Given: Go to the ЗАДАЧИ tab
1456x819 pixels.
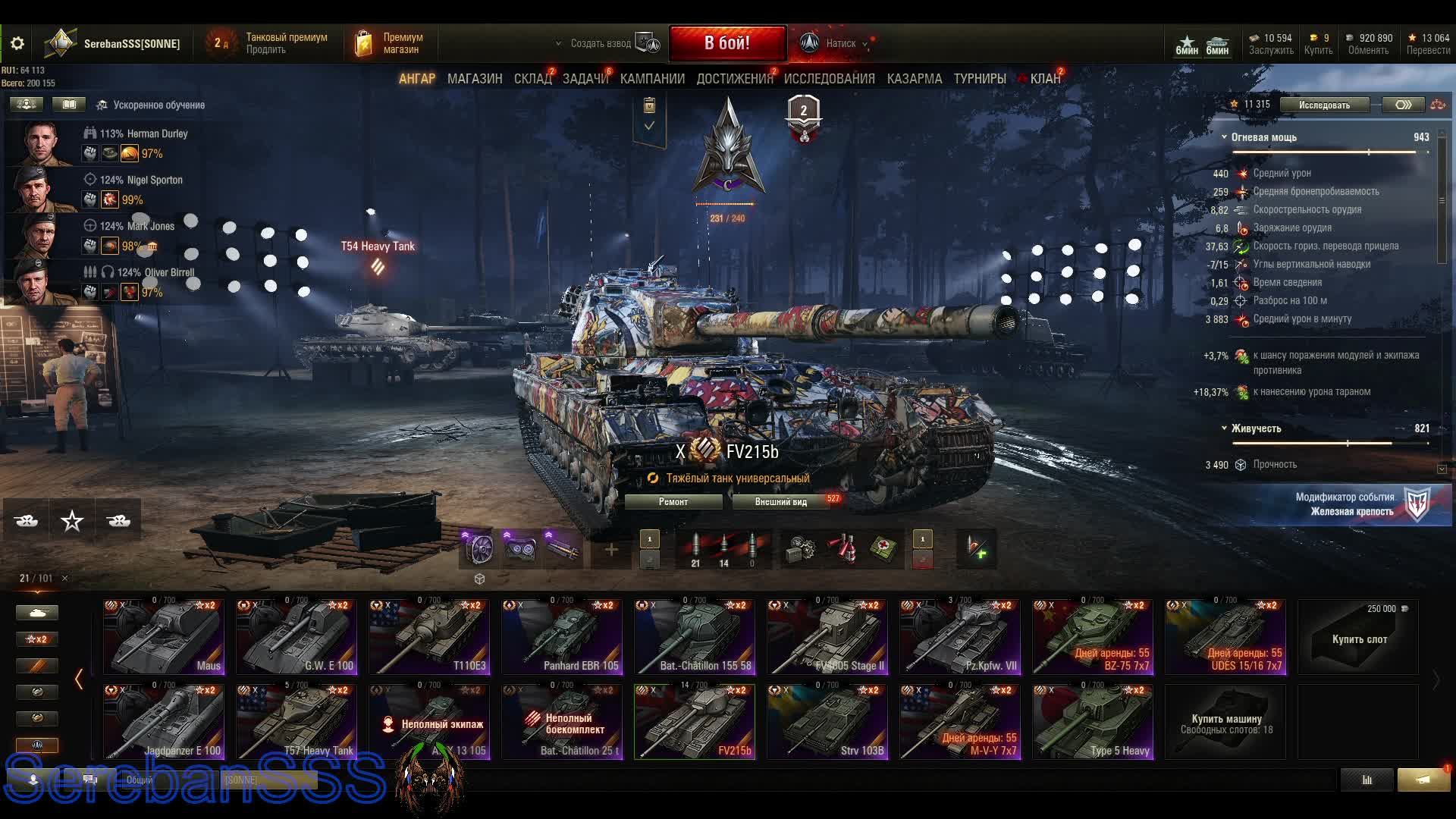Looking at the screenshot, I should 585,79.
